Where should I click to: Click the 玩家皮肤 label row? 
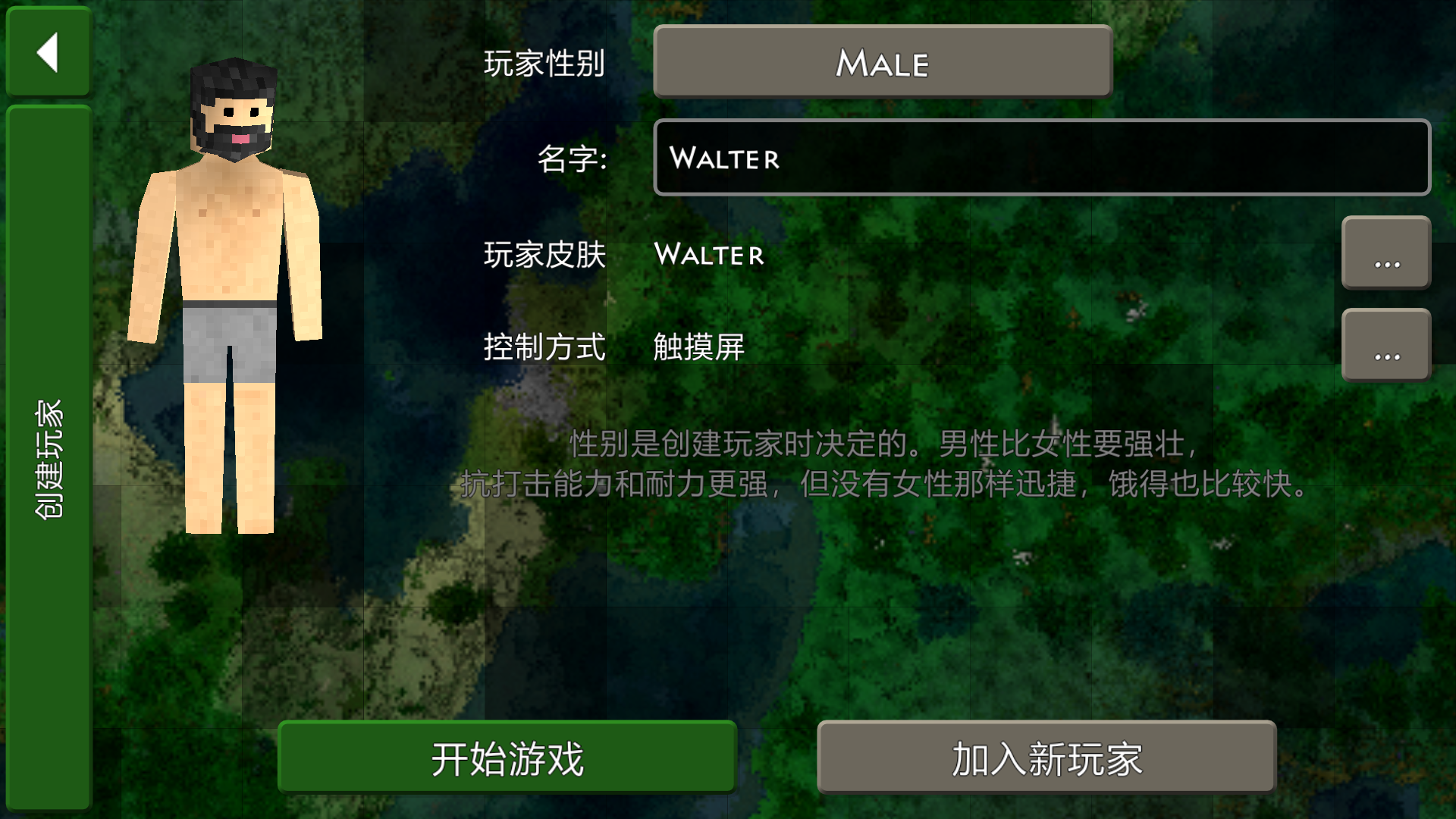point(545,256)
